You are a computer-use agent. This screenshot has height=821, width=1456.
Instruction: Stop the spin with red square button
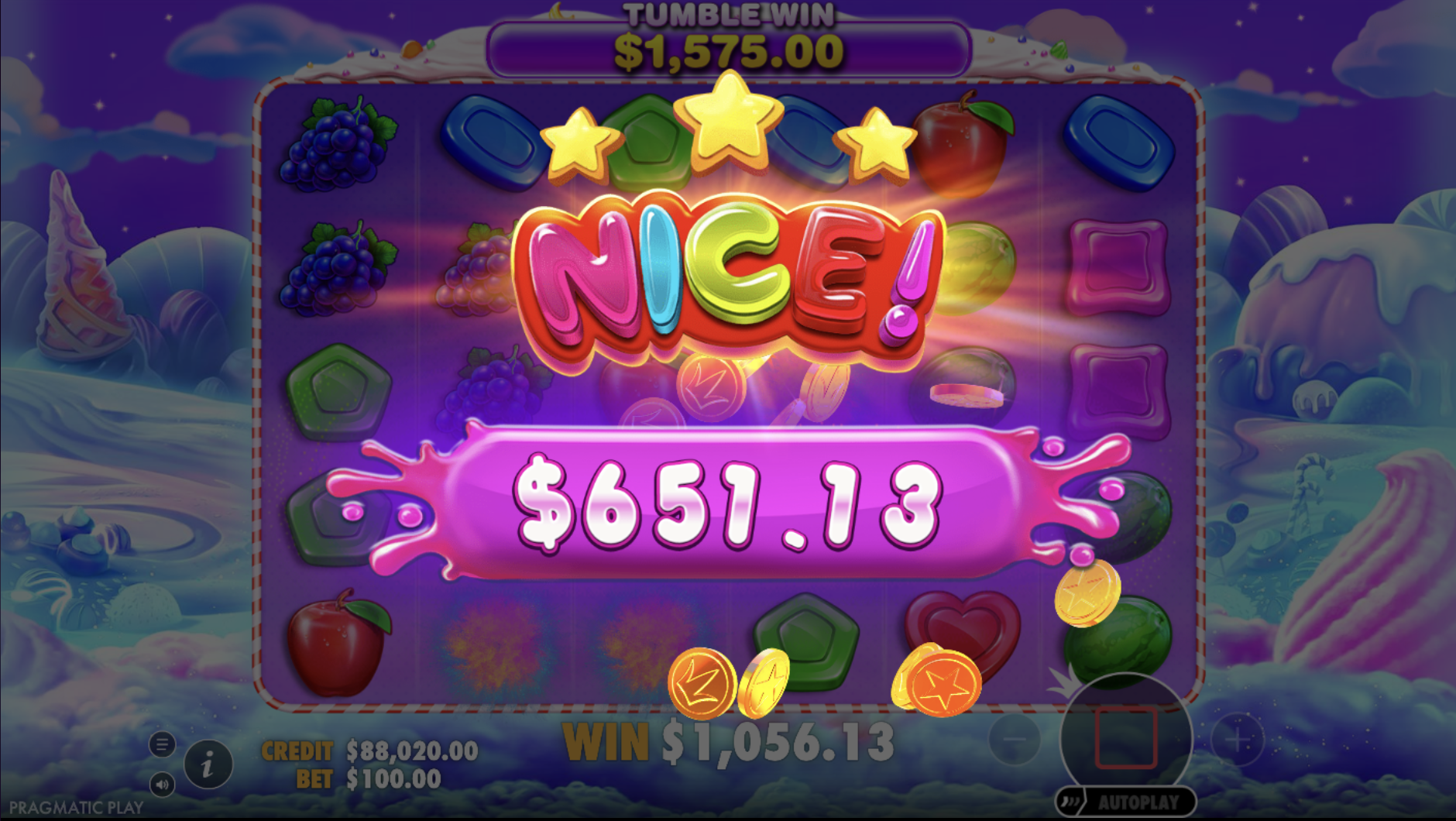(1125, 737)
